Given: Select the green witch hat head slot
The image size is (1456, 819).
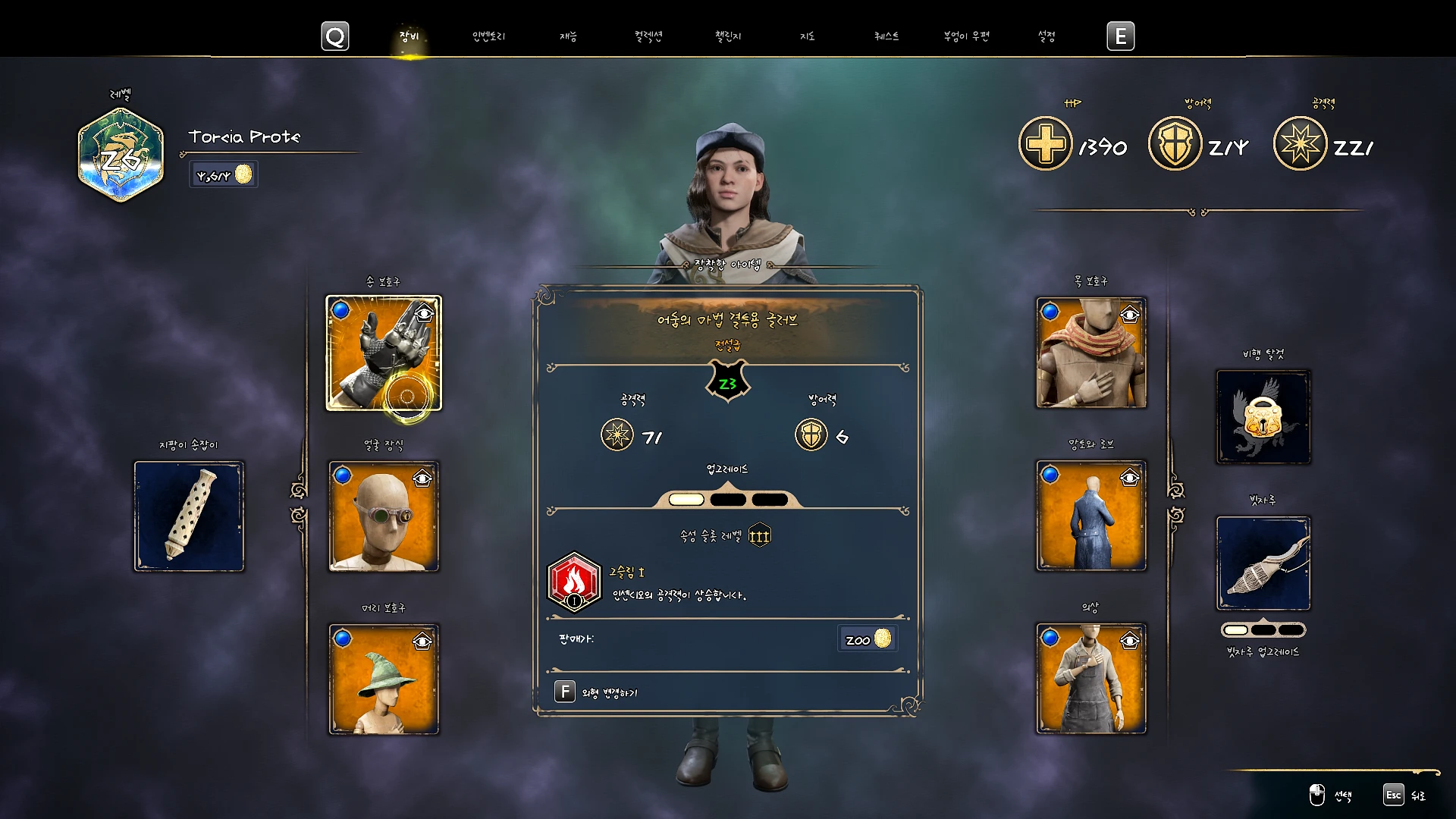Looking at the screenshot, I should pos(384,679).
